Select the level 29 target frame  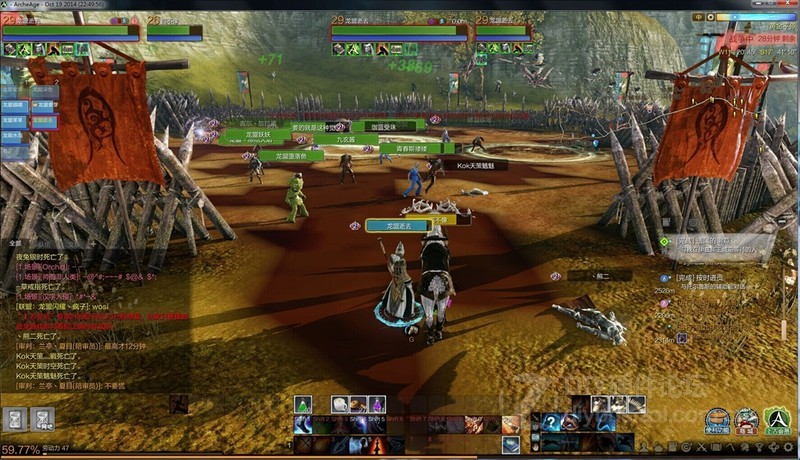coord(398,30)
